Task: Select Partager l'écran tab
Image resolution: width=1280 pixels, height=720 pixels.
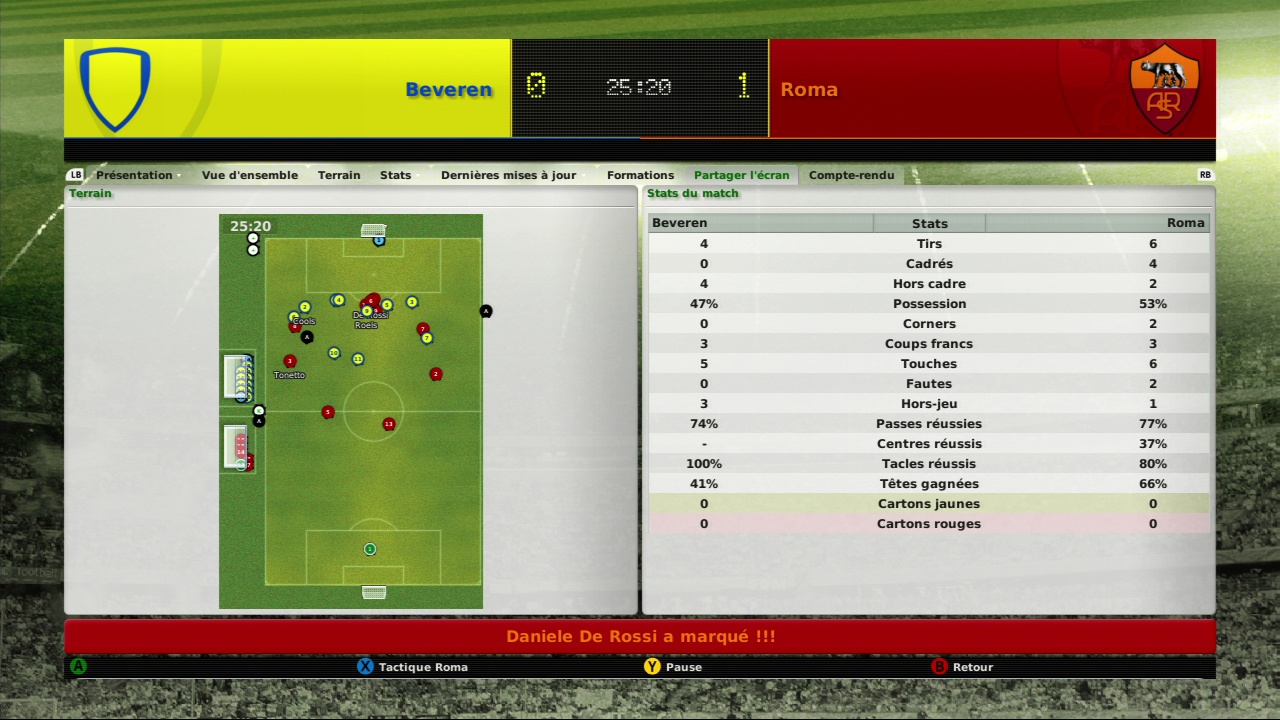Action: click(741, 175)
